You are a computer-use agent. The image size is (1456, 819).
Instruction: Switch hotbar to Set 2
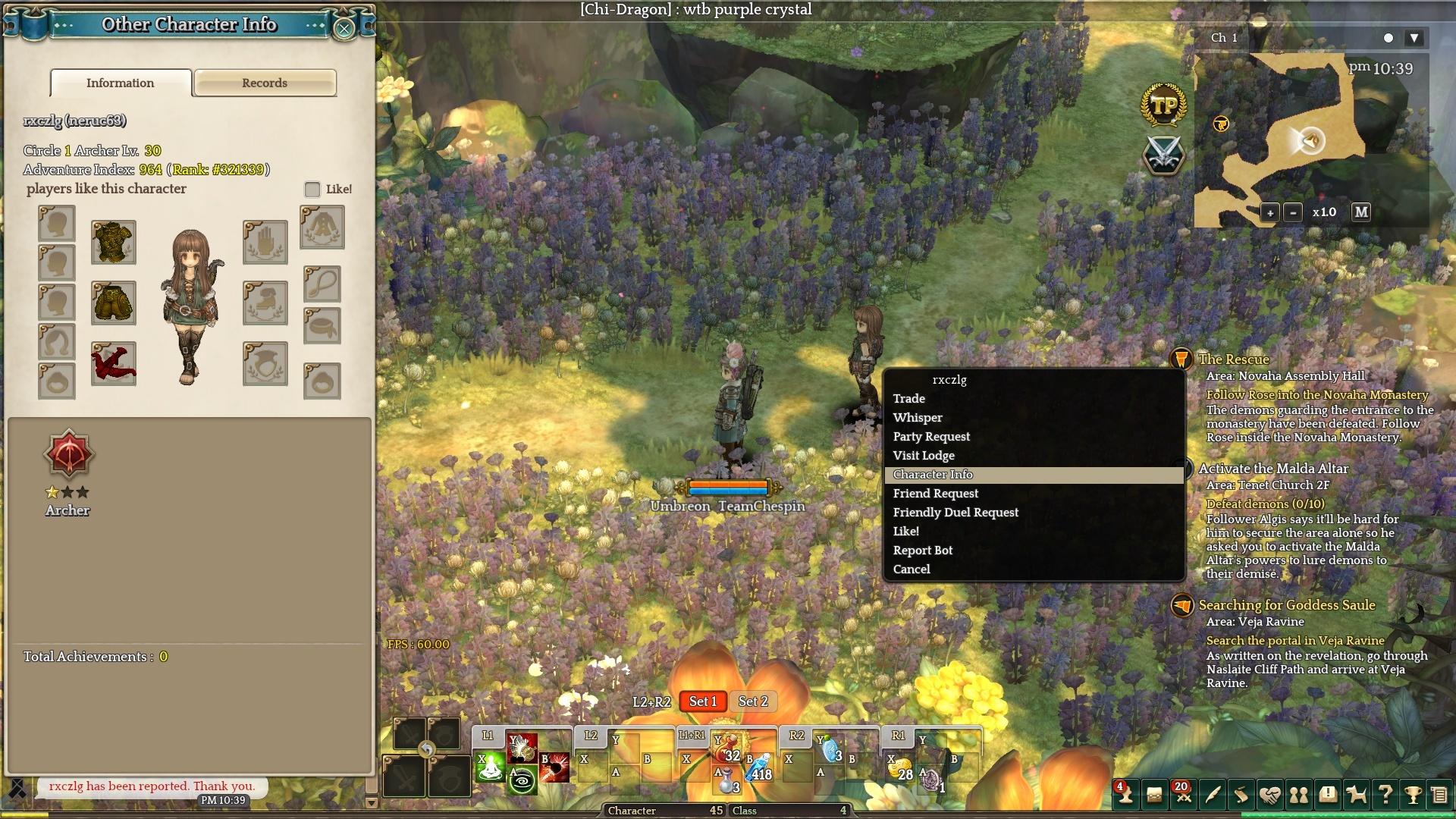[753, 702]
